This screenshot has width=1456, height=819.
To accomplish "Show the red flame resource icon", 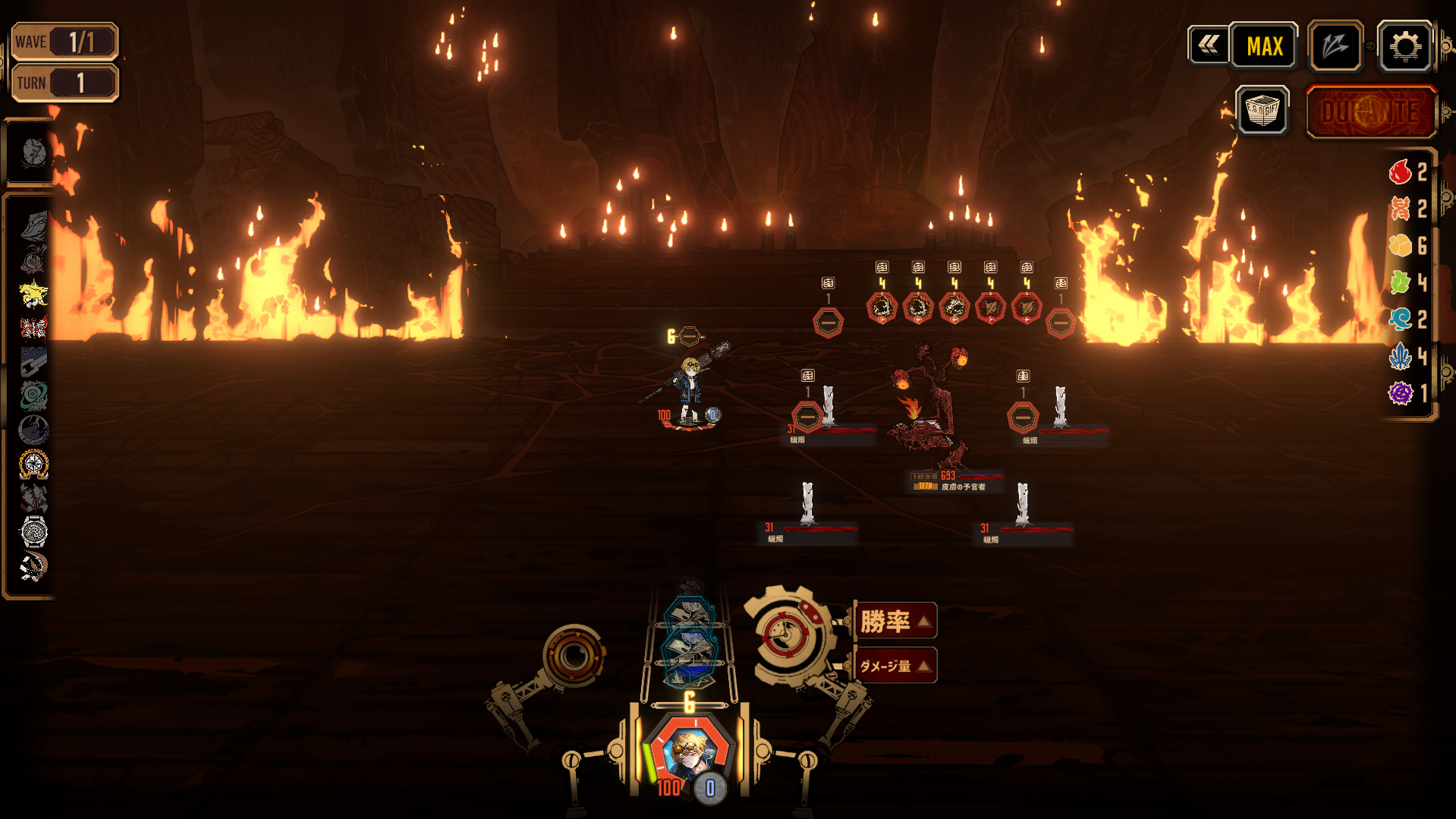I will (x=1400, y=172).
